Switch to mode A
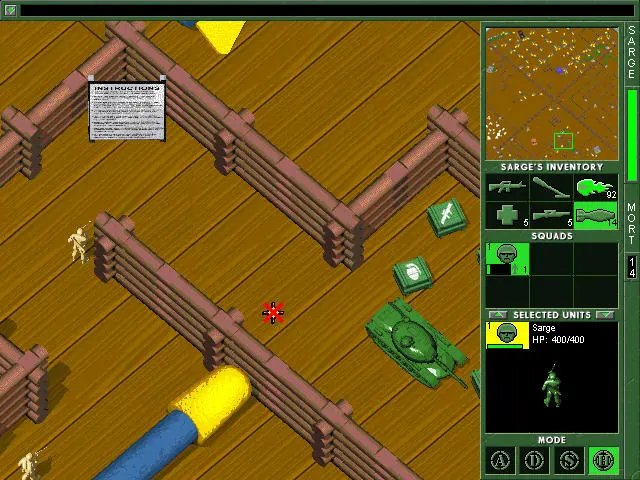 coord(501,461)
